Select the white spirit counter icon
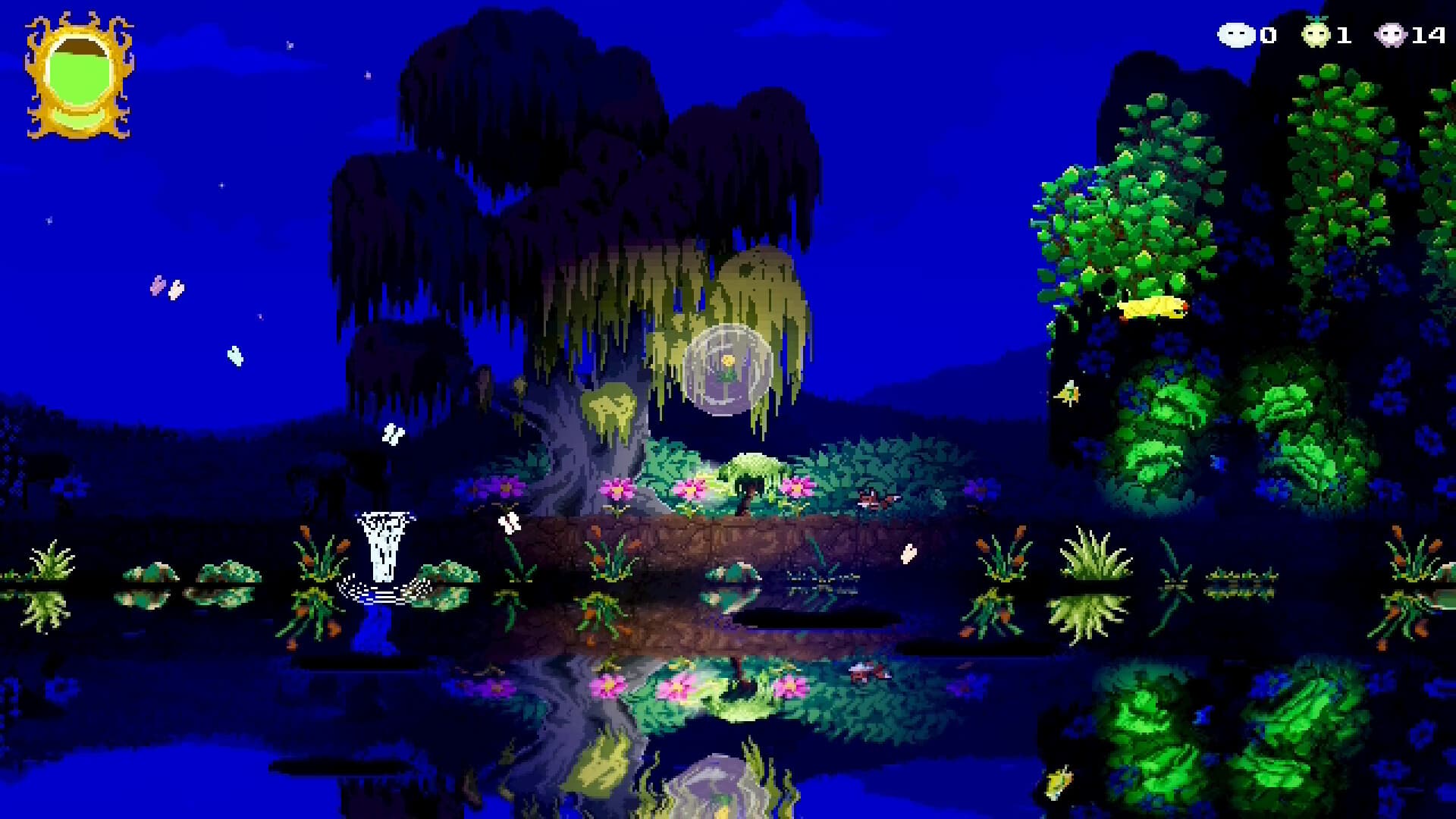Viewport: 1456px width, 819px height. coord(1238,34)
